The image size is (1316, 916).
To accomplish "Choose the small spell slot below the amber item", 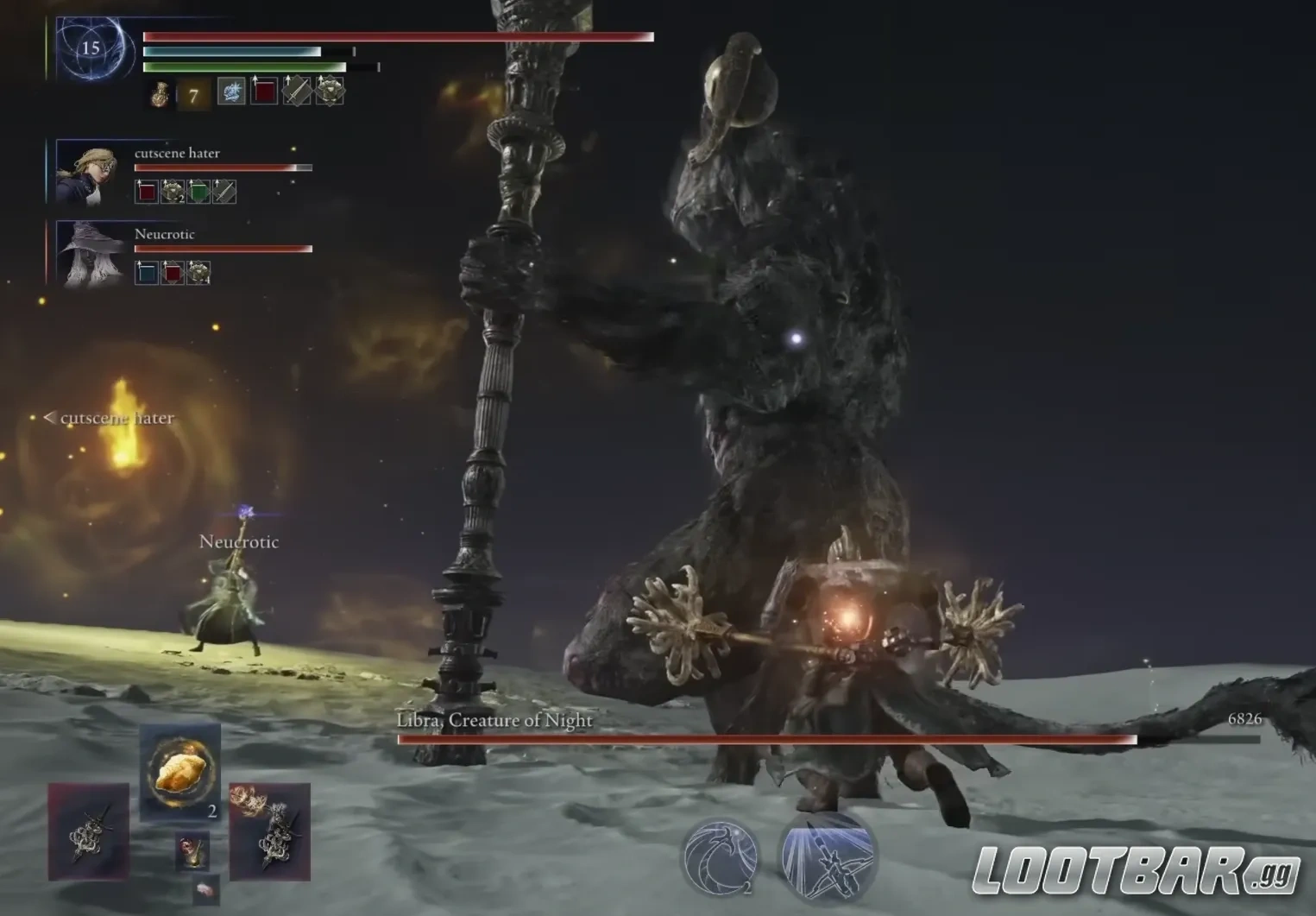I will click(192, 851).
